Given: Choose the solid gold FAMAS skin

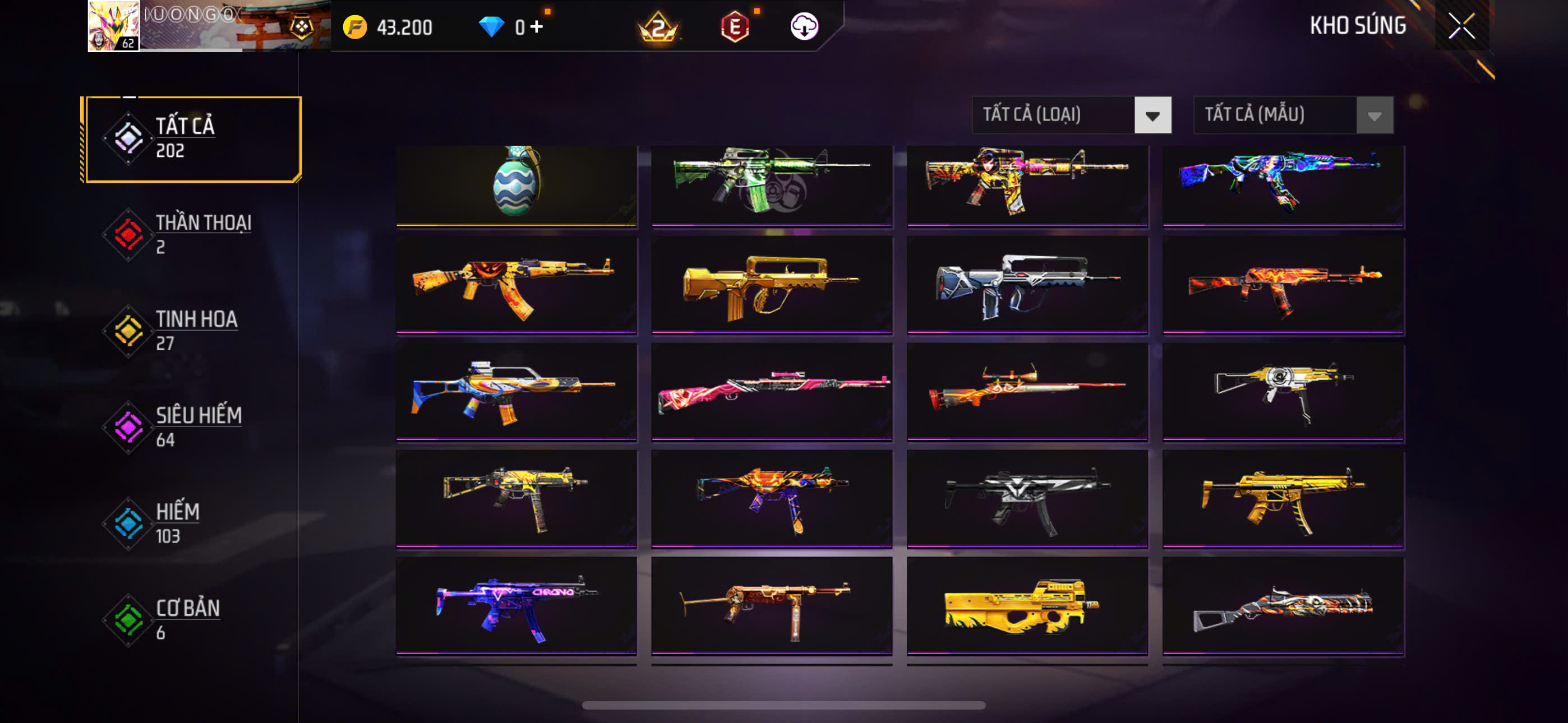Looking at the screenshot, I should click(771, 285).
